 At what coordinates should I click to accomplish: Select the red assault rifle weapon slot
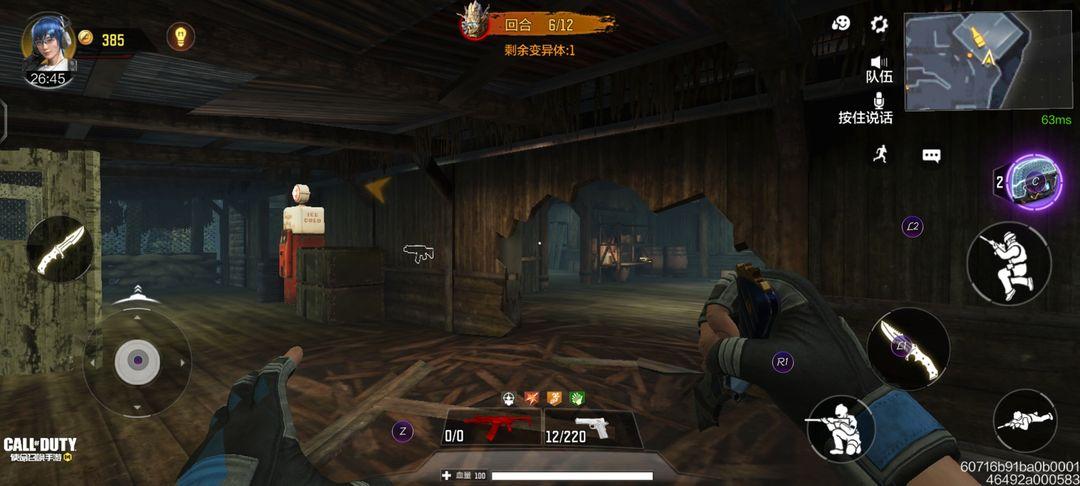[x=489, y=428]
